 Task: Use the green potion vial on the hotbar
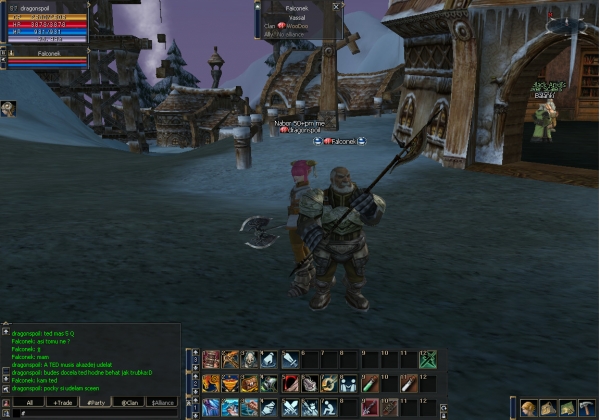369,383
